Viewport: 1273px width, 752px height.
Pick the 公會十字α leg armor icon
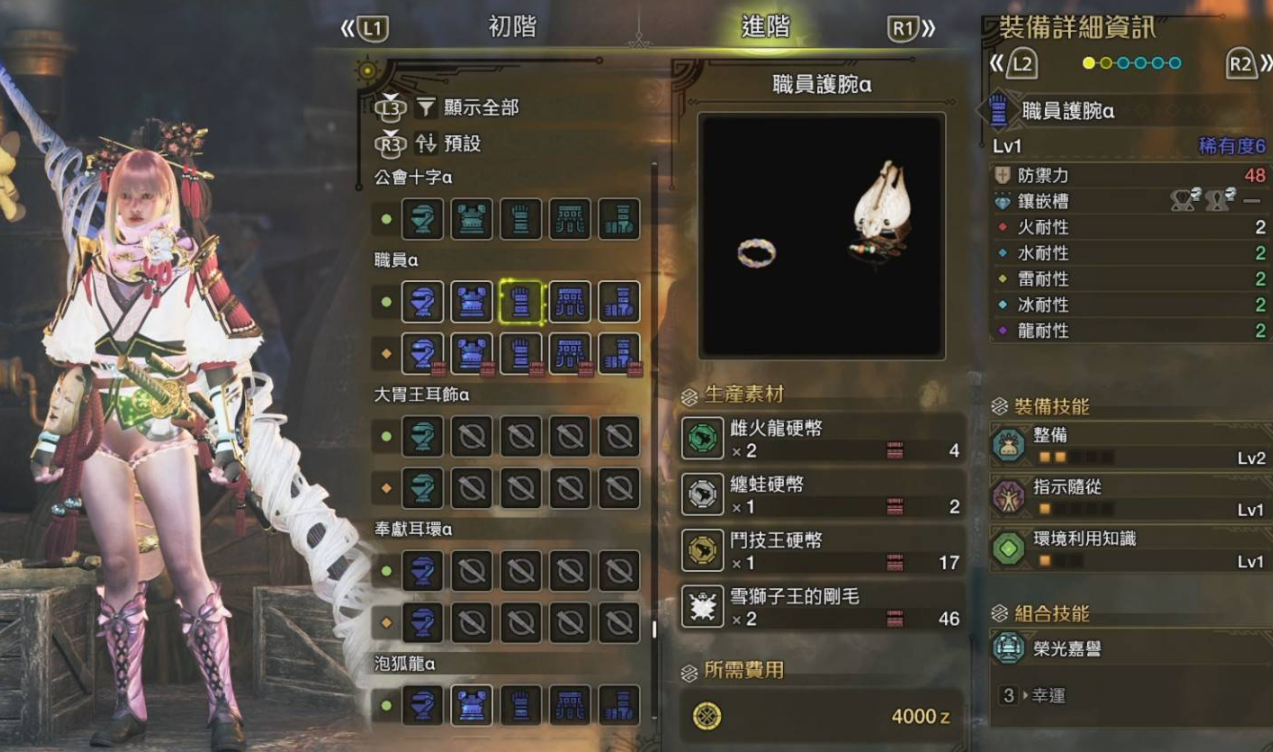coord(619,219)
